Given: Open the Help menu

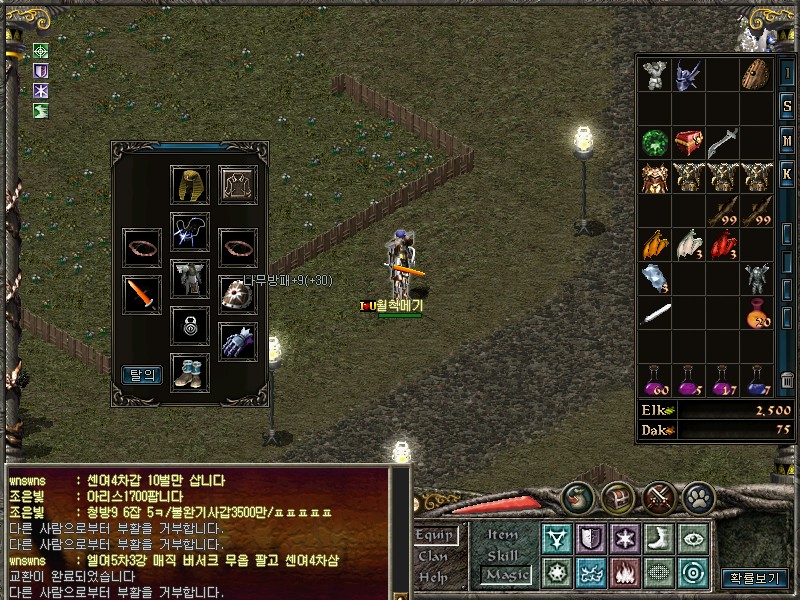Looking at the screenshot, I should click(x=434, y=576).
